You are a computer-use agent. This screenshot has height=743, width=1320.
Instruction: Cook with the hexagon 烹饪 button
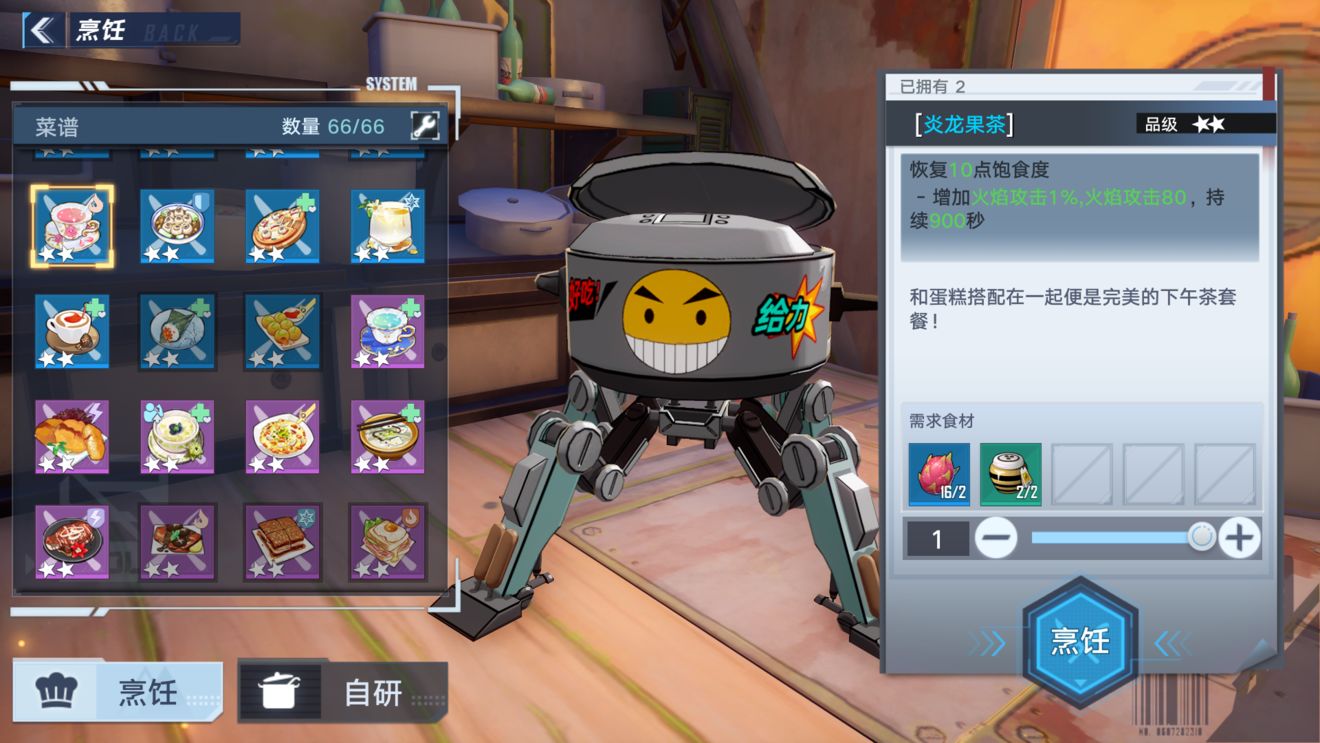click(x=1080, y=641)
